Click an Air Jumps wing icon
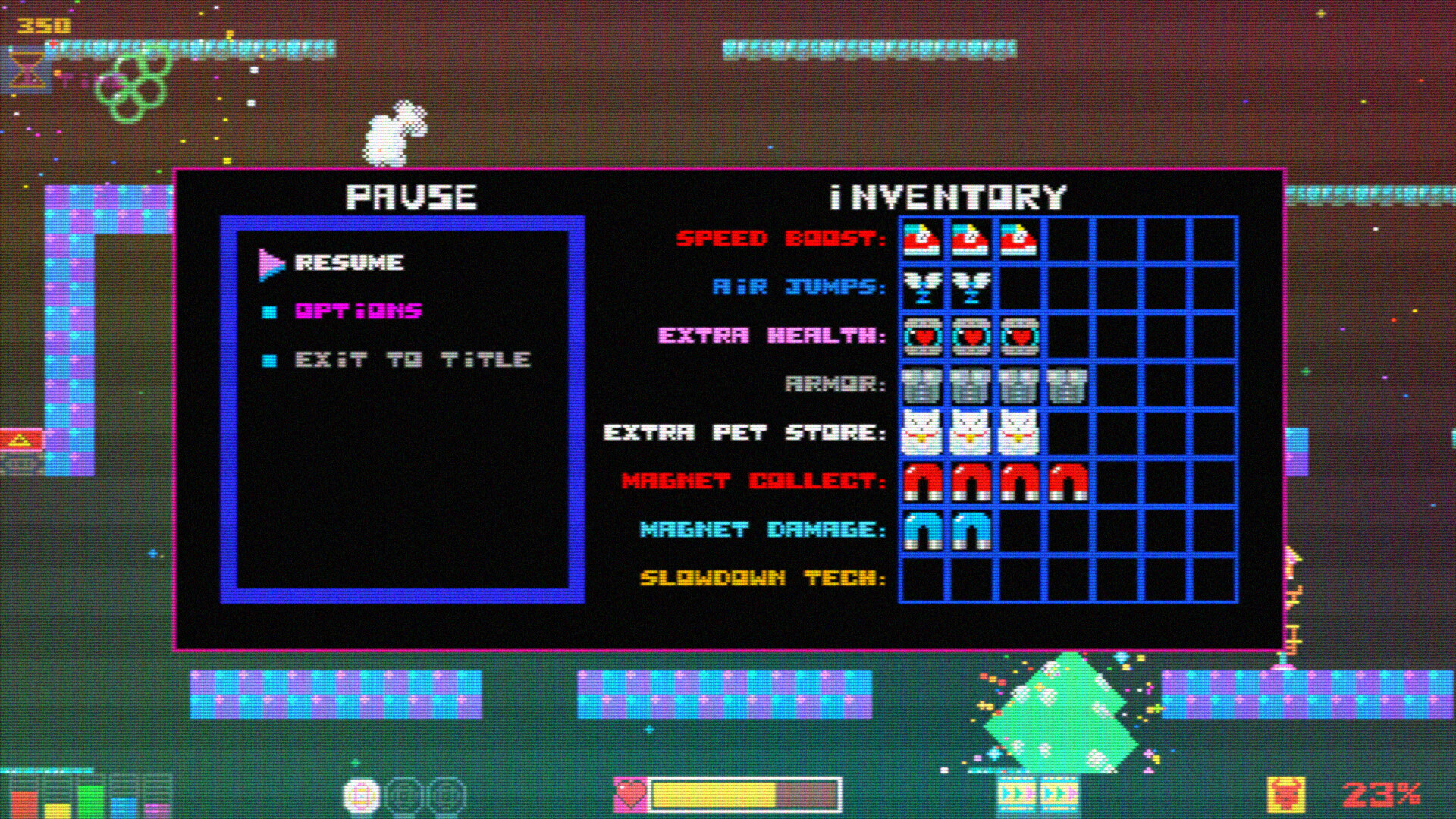Screen dimensions: 1456x819 click(x=922, y=287)
